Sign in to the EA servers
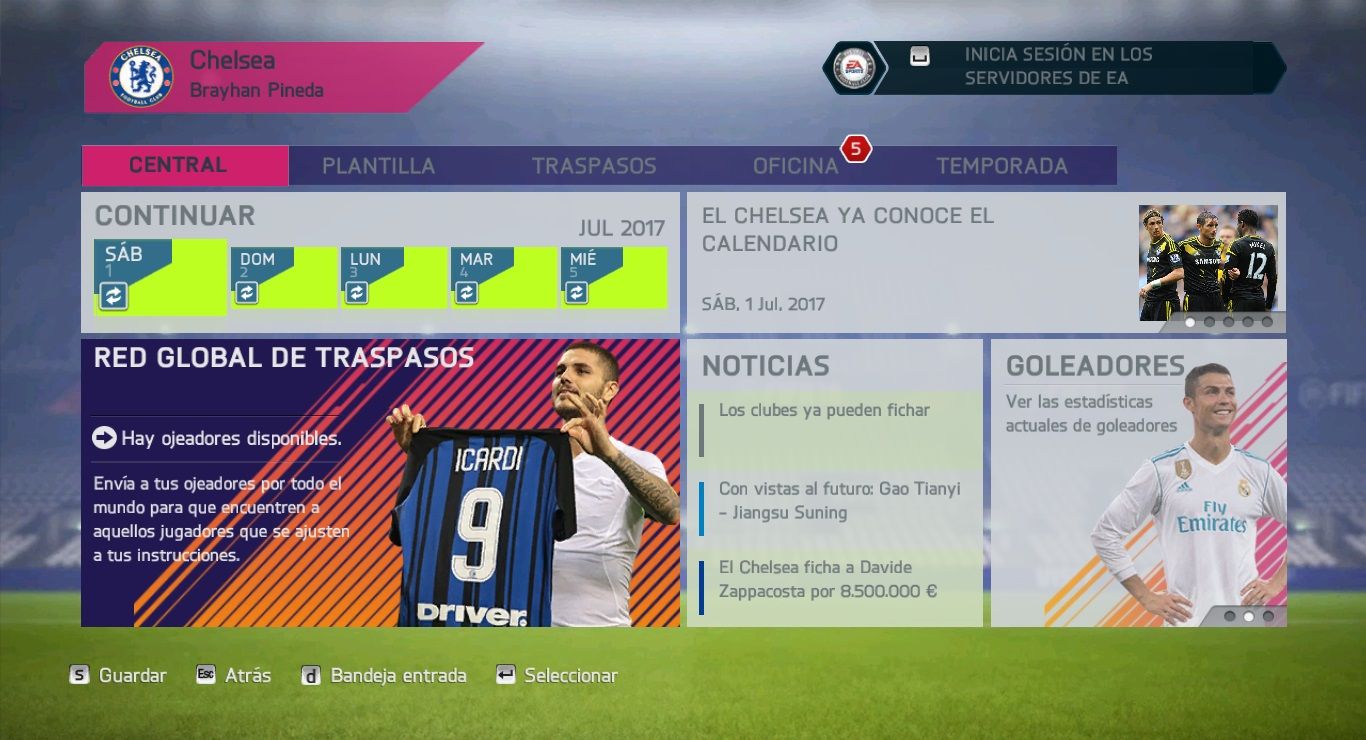This screenshot has height=740, width=1366. pos(1058,67)
